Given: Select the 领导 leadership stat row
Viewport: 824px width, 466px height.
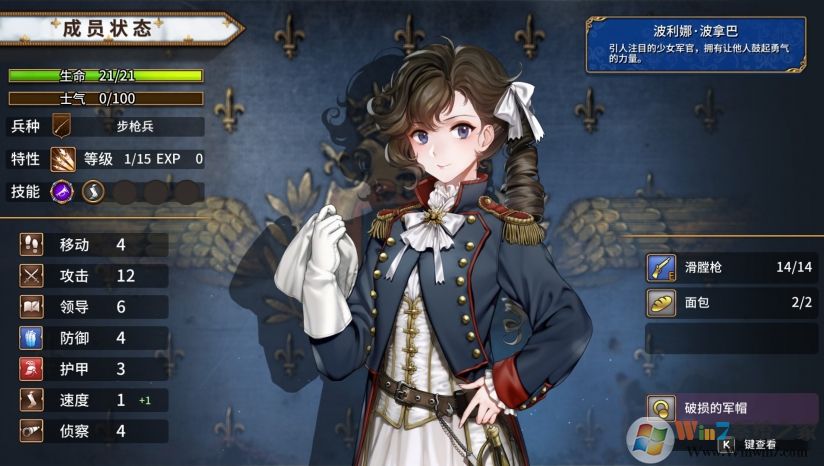Looking at the screenshot, I should [x=92, y=307].
